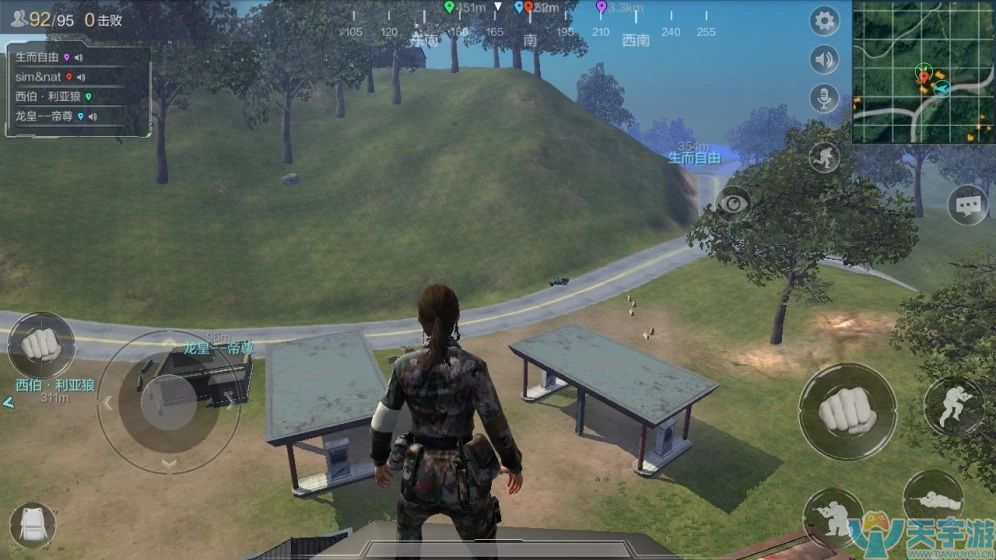Expand the minimap
The height and width of the screenshot is (560, 996).
click(923, 72)
